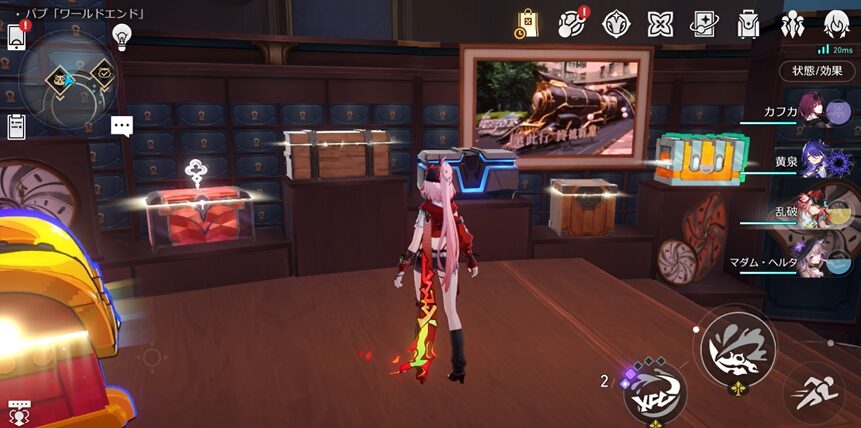The width and height of the screenshot is (861, 428).
Task: Open the four-petal flower icon
Action: (616, 23)
